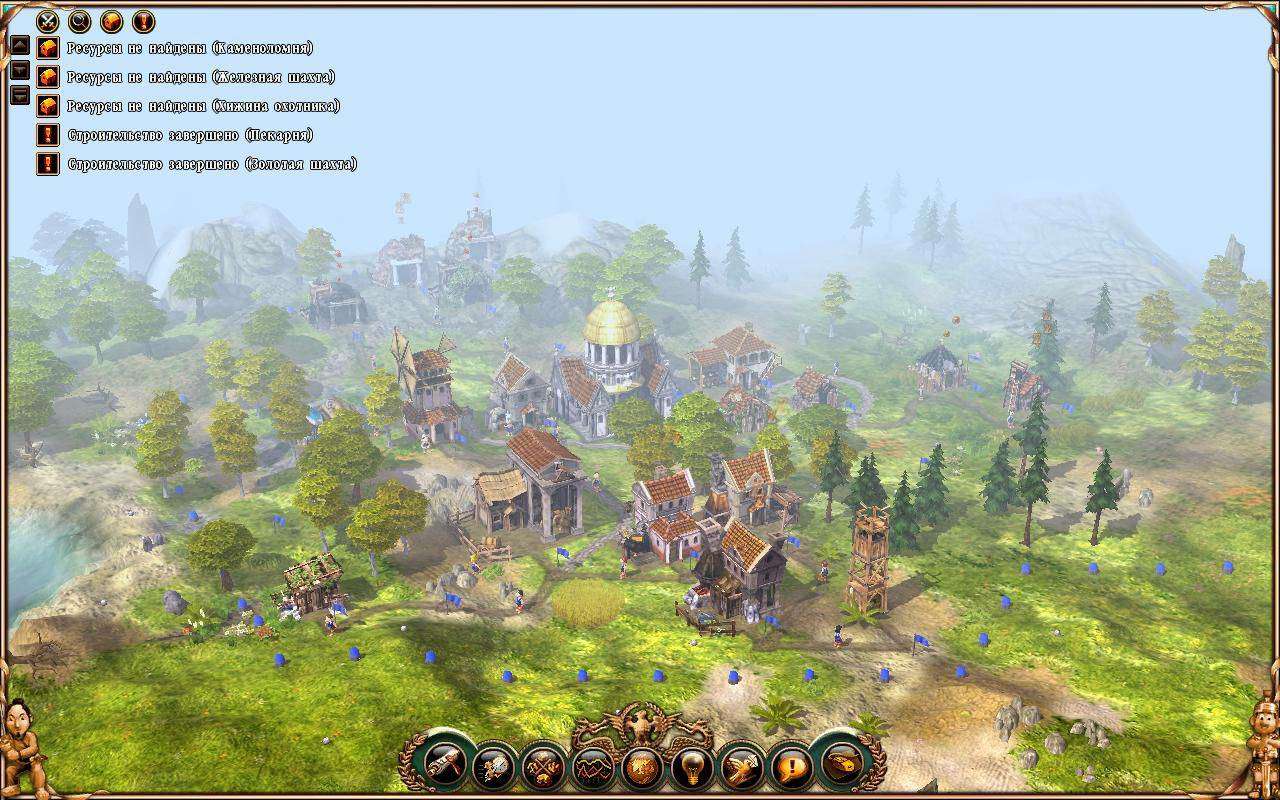Click the crossed swords filter icon
The image size is (1280, 800).
pyautogui.click(x=48, y=21)
